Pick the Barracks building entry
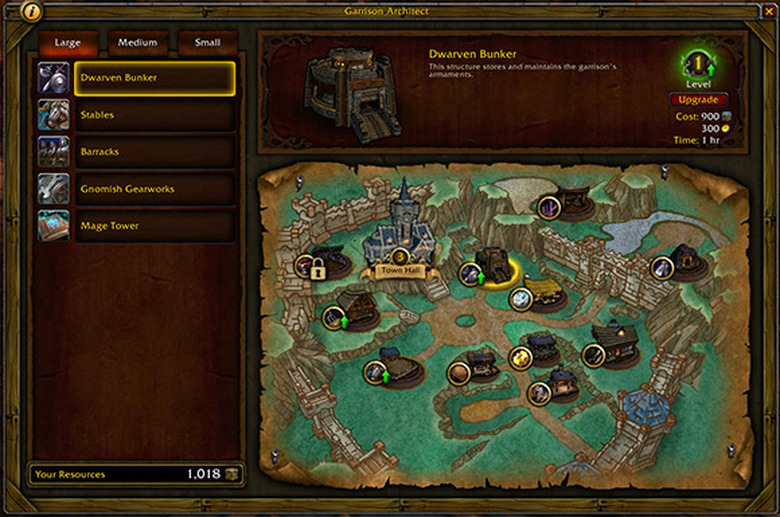 (x=154, y=152)
